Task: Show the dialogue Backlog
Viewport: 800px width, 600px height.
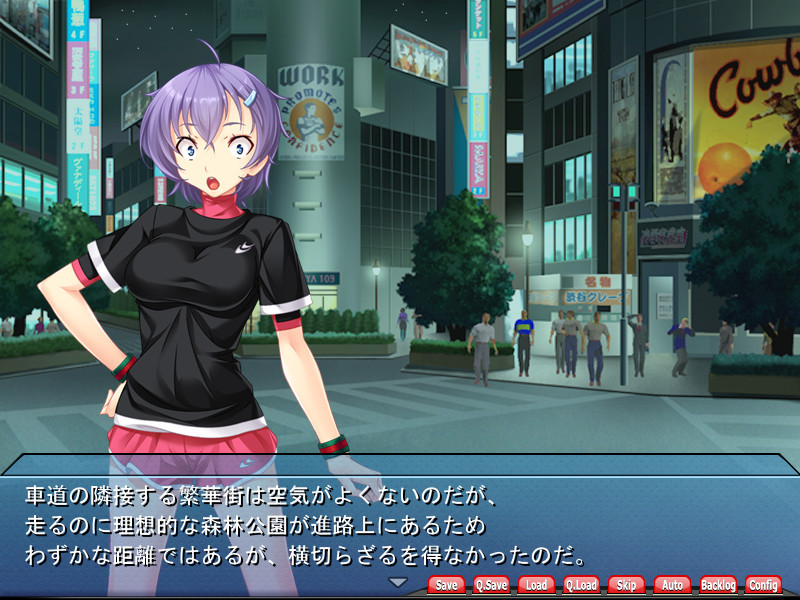Action: pos(717,585)
